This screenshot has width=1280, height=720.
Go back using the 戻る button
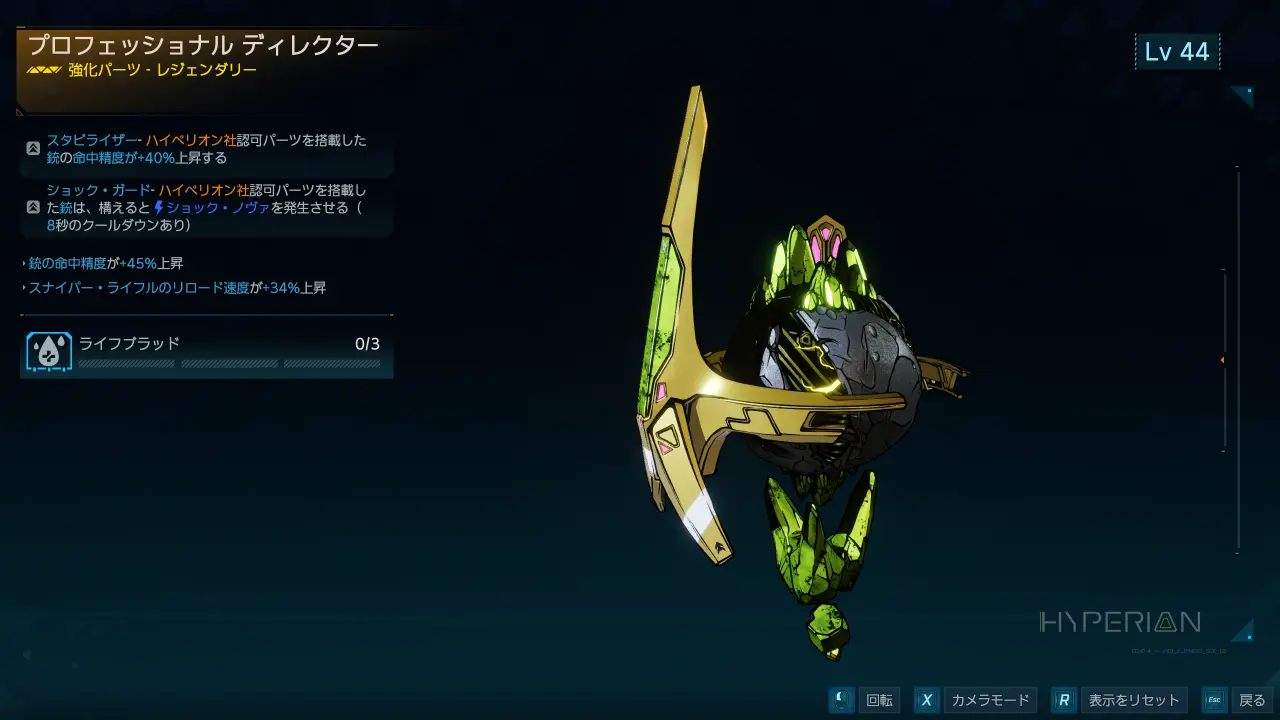click(x=1251, y=700)
